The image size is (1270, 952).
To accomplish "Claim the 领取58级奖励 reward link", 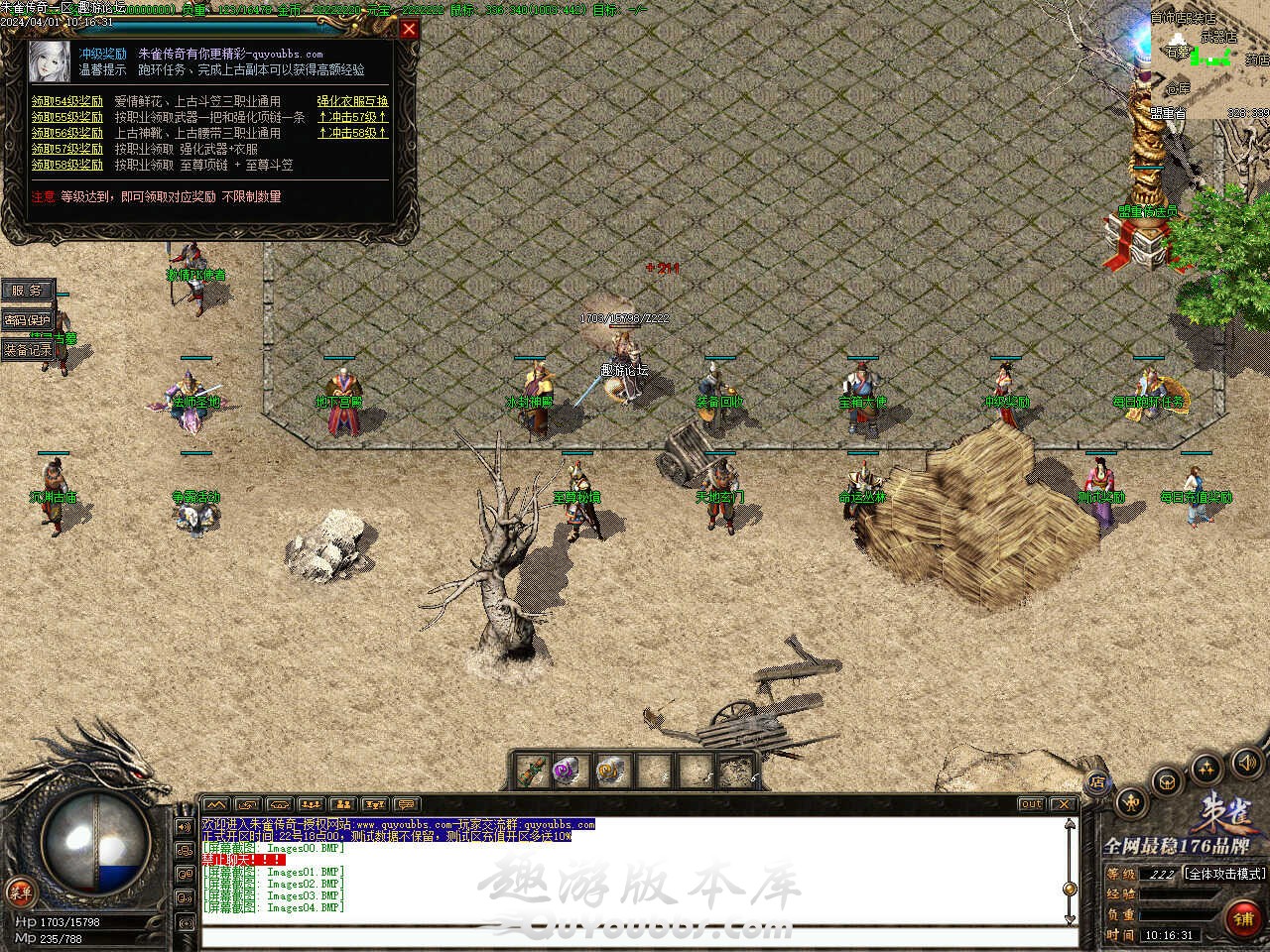I will (66, 165).
